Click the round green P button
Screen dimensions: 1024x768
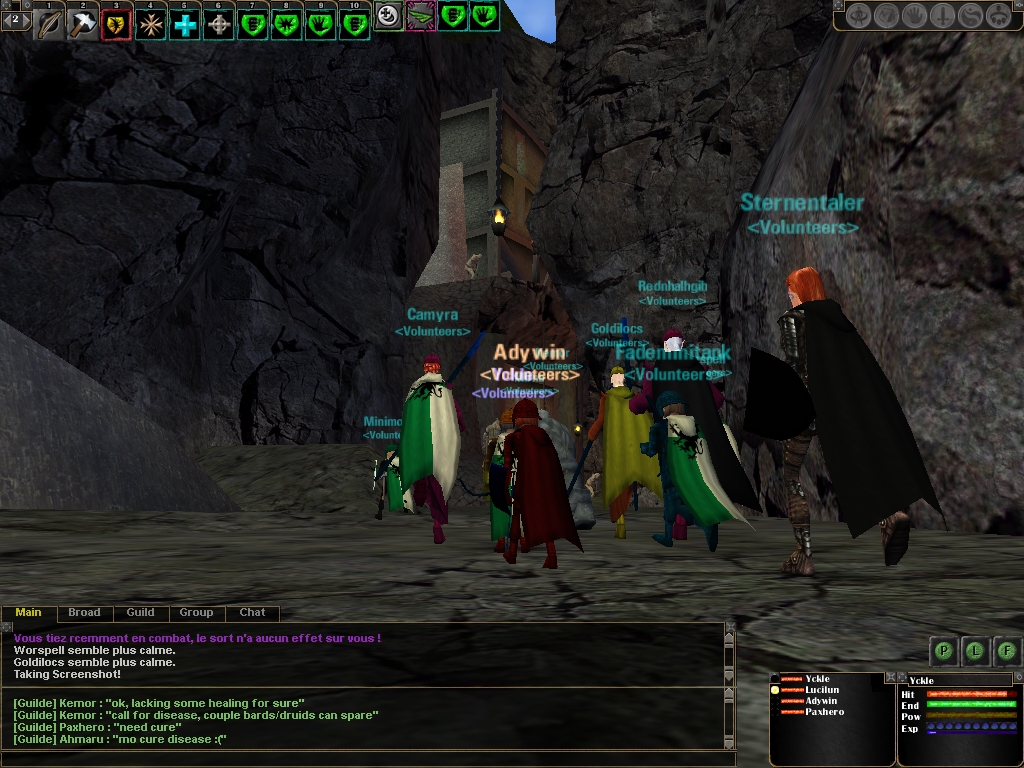pos(943,651)
